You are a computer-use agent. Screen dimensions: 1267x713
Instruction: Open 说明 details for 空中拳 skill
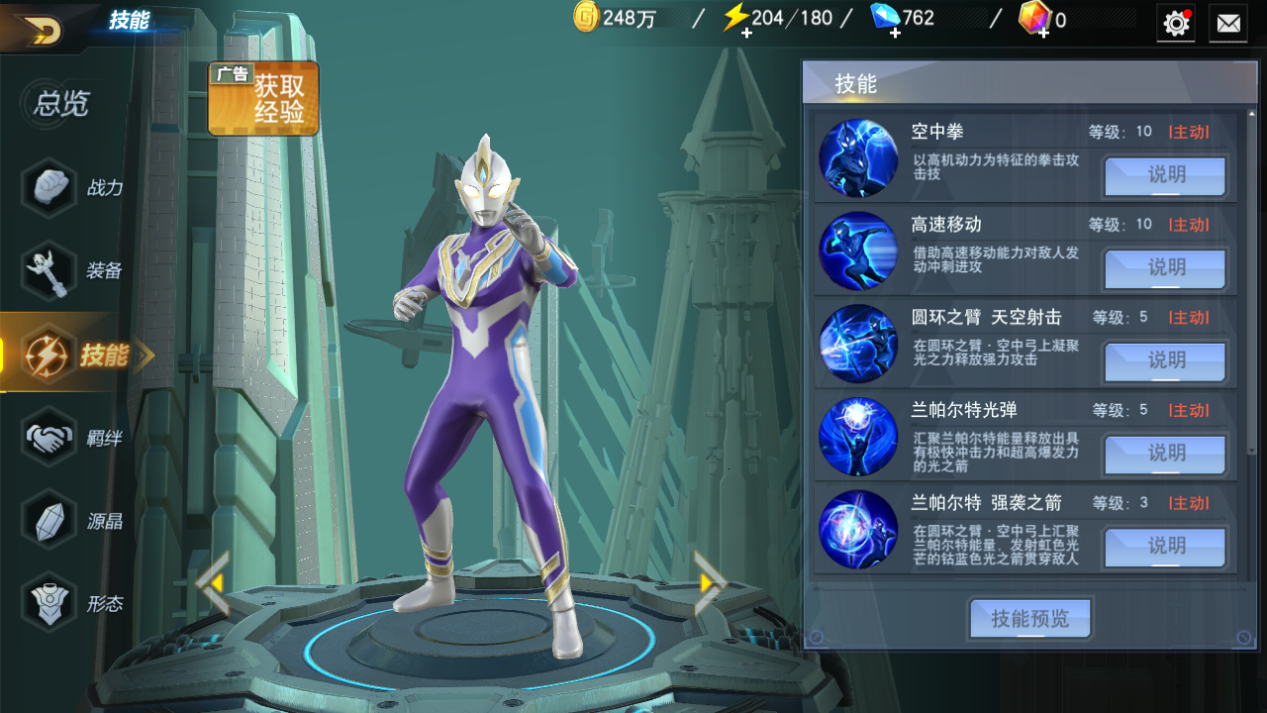pos(1165,175)
